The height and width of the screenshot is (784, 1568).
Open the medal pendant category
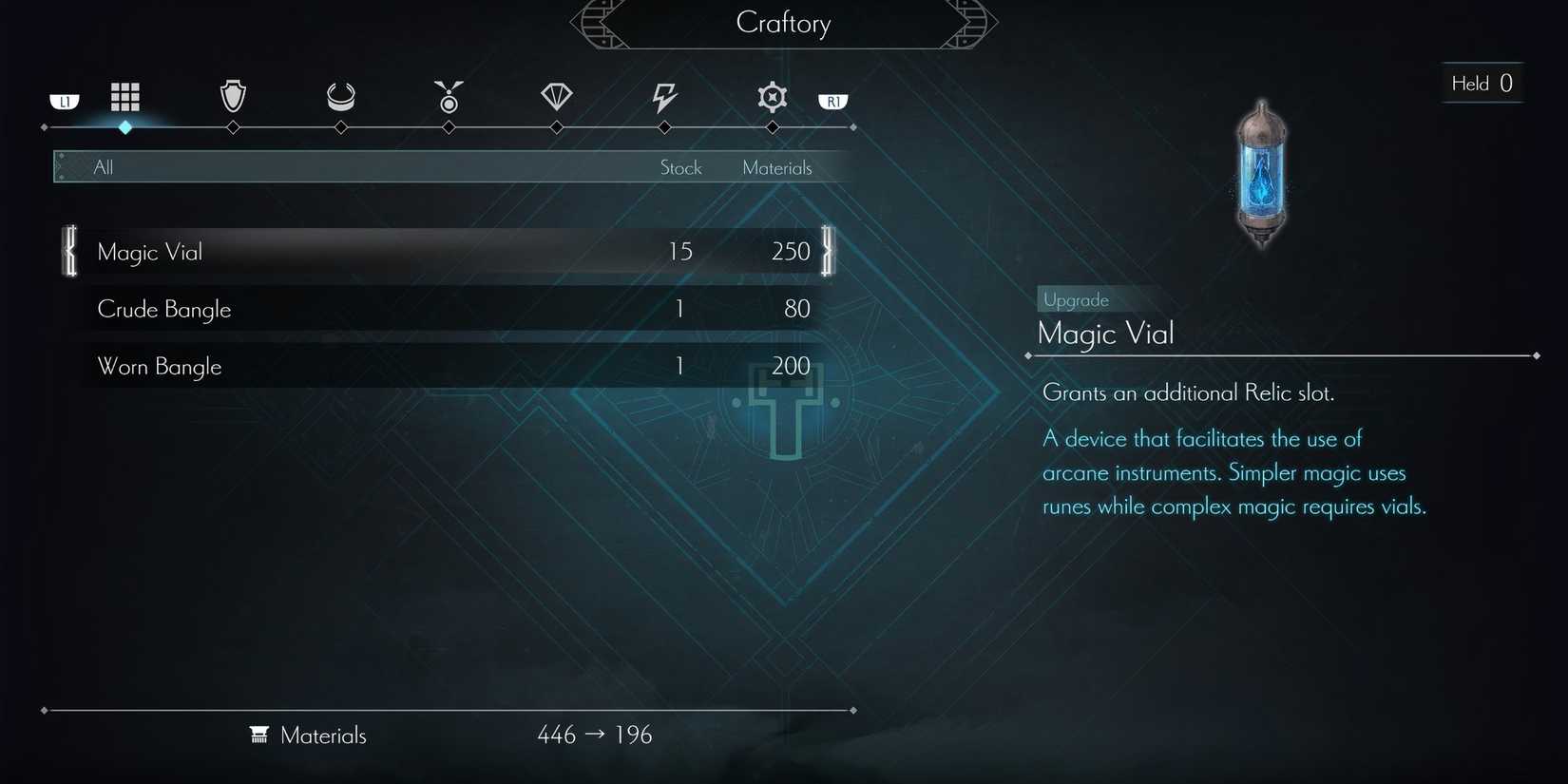(x=448, y=96)
